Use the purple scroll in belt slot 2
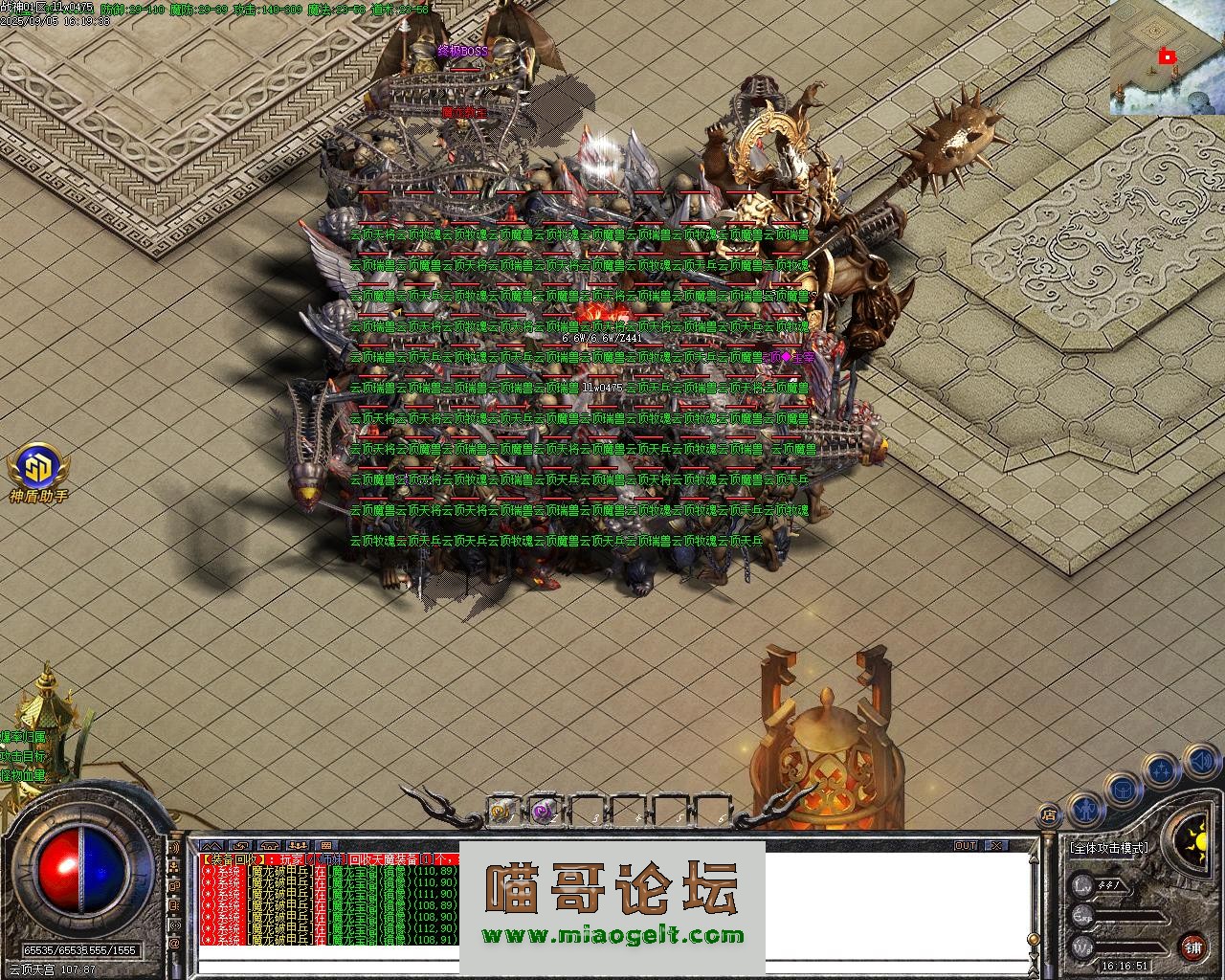Image resolution: width=1225 pixels, height=980 pixels. tap(544, 813)
